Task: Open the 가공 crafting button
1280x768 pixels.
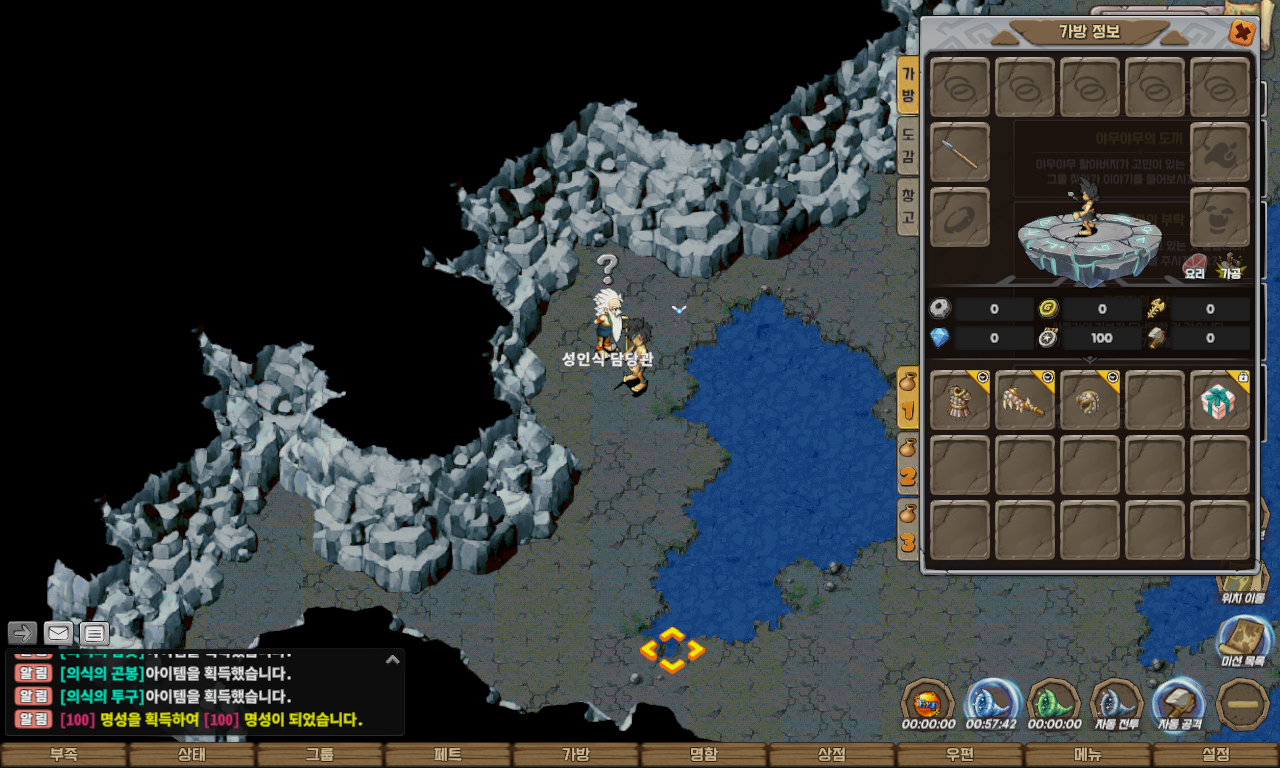Action: (x=1229, y=266)
